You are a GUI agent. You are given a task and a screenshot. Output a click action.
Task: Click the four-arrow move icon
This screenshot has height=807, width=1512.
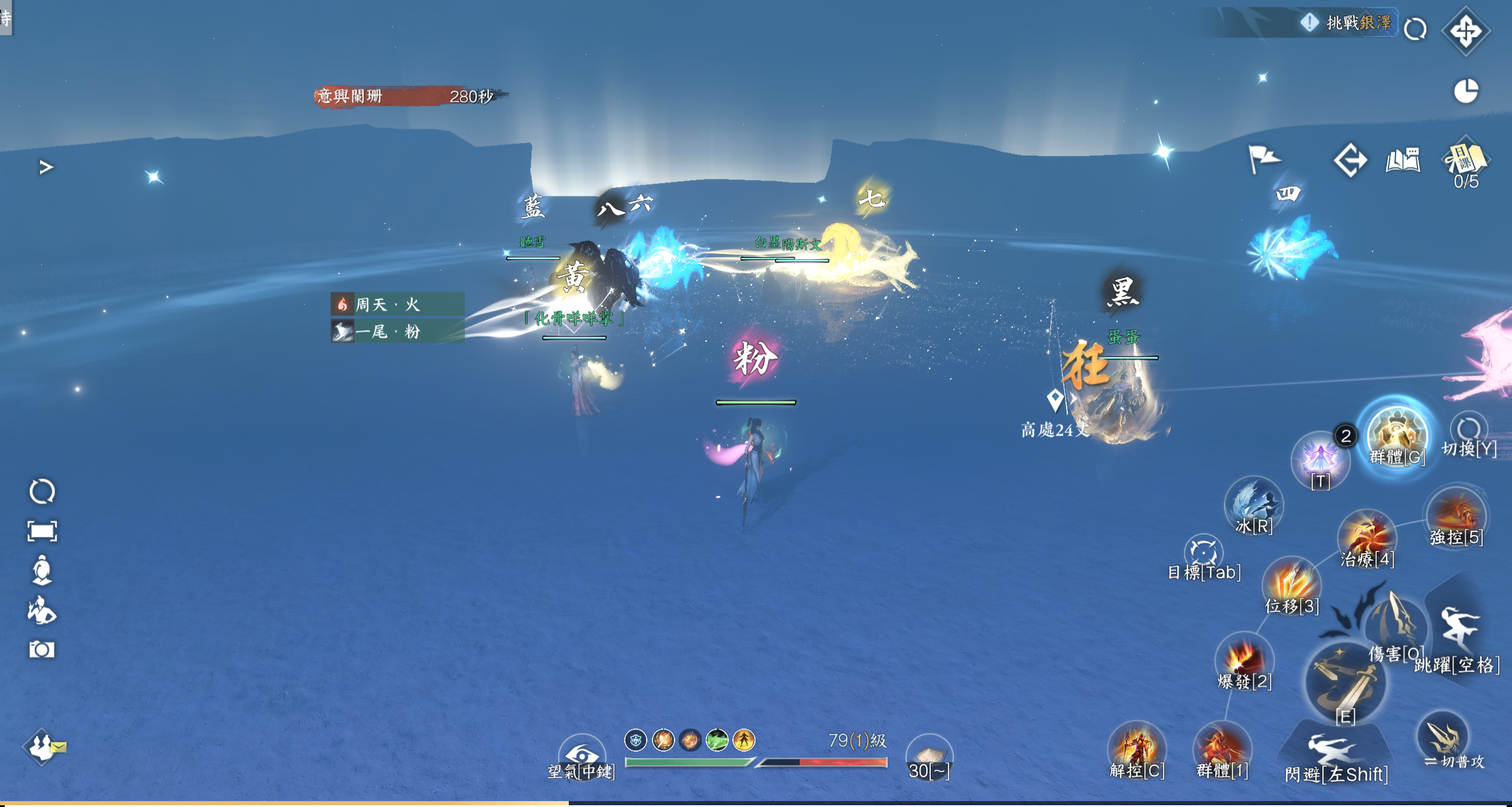1465,31
